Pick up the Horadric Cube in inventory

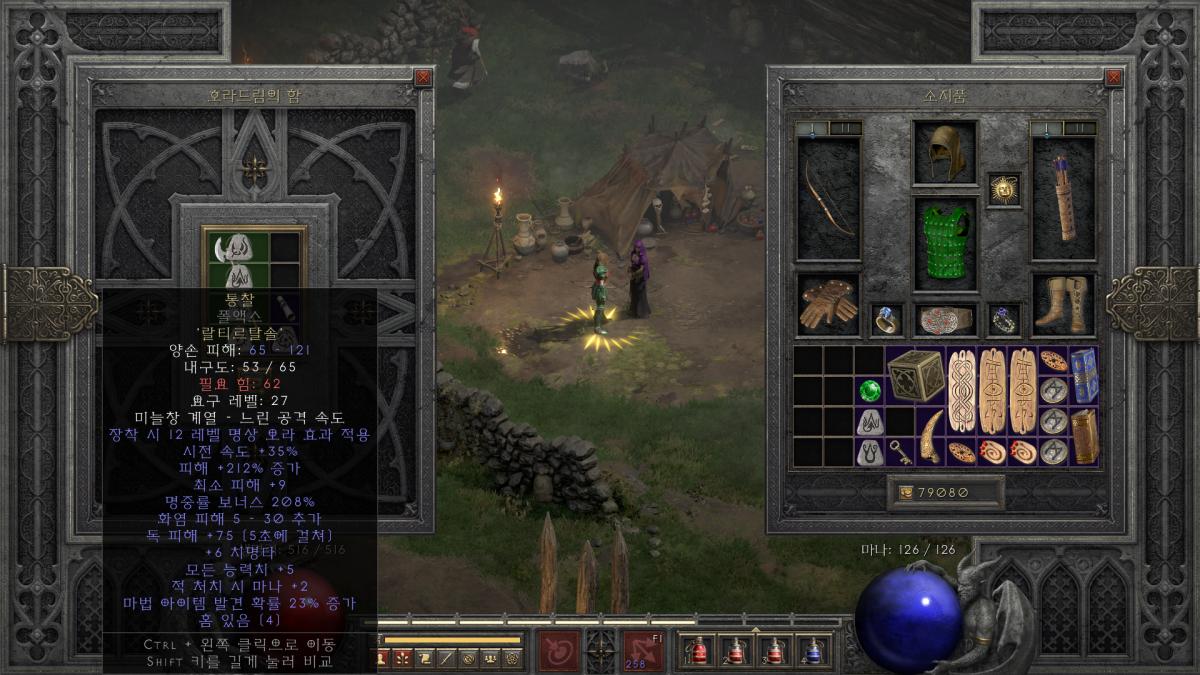tap(915, 375)
